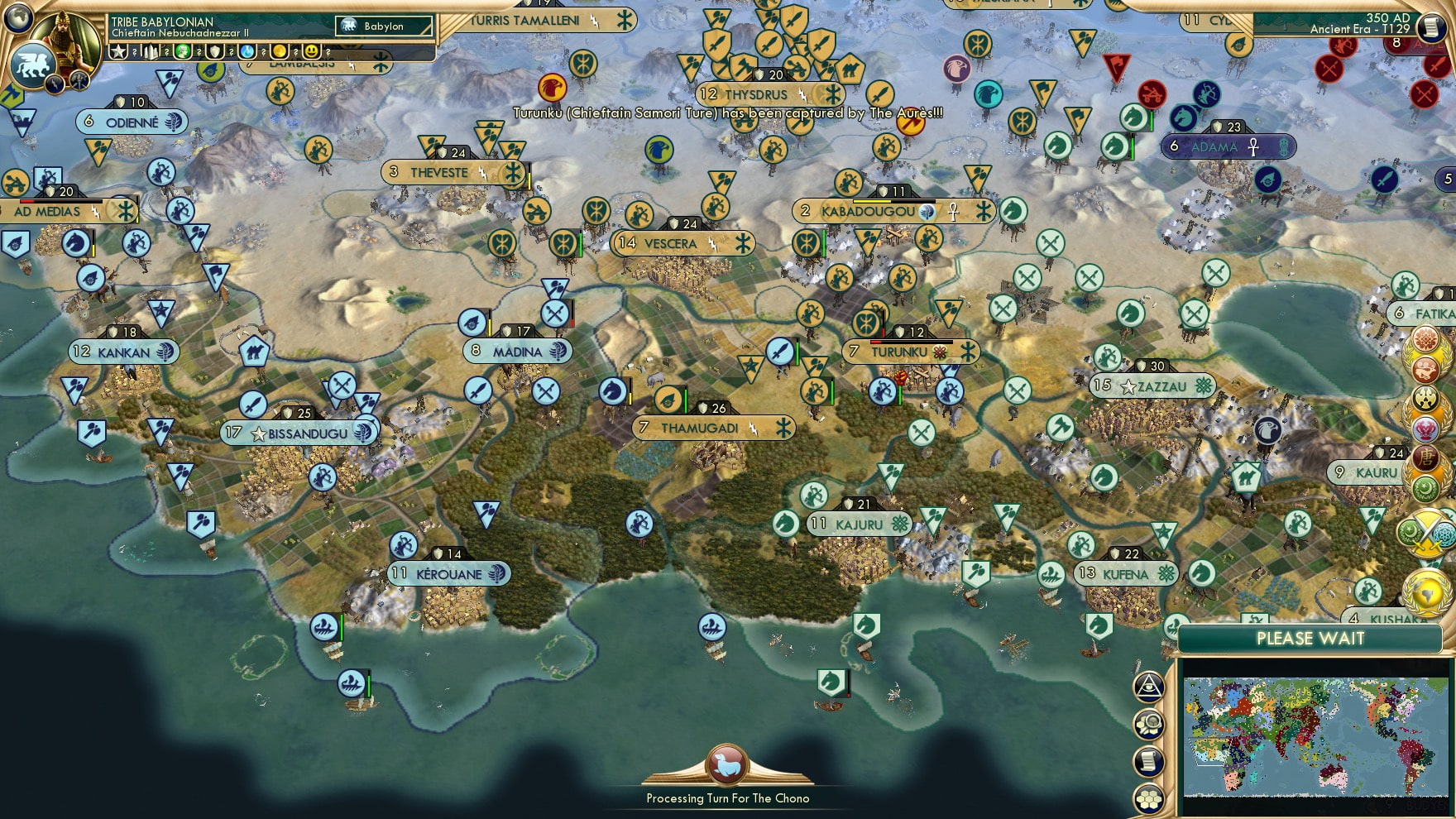The width and height of the screenshot is (1456, 819).
Task: Toggle the hex grid overlay button
Action: click(x=1147, y=797)
